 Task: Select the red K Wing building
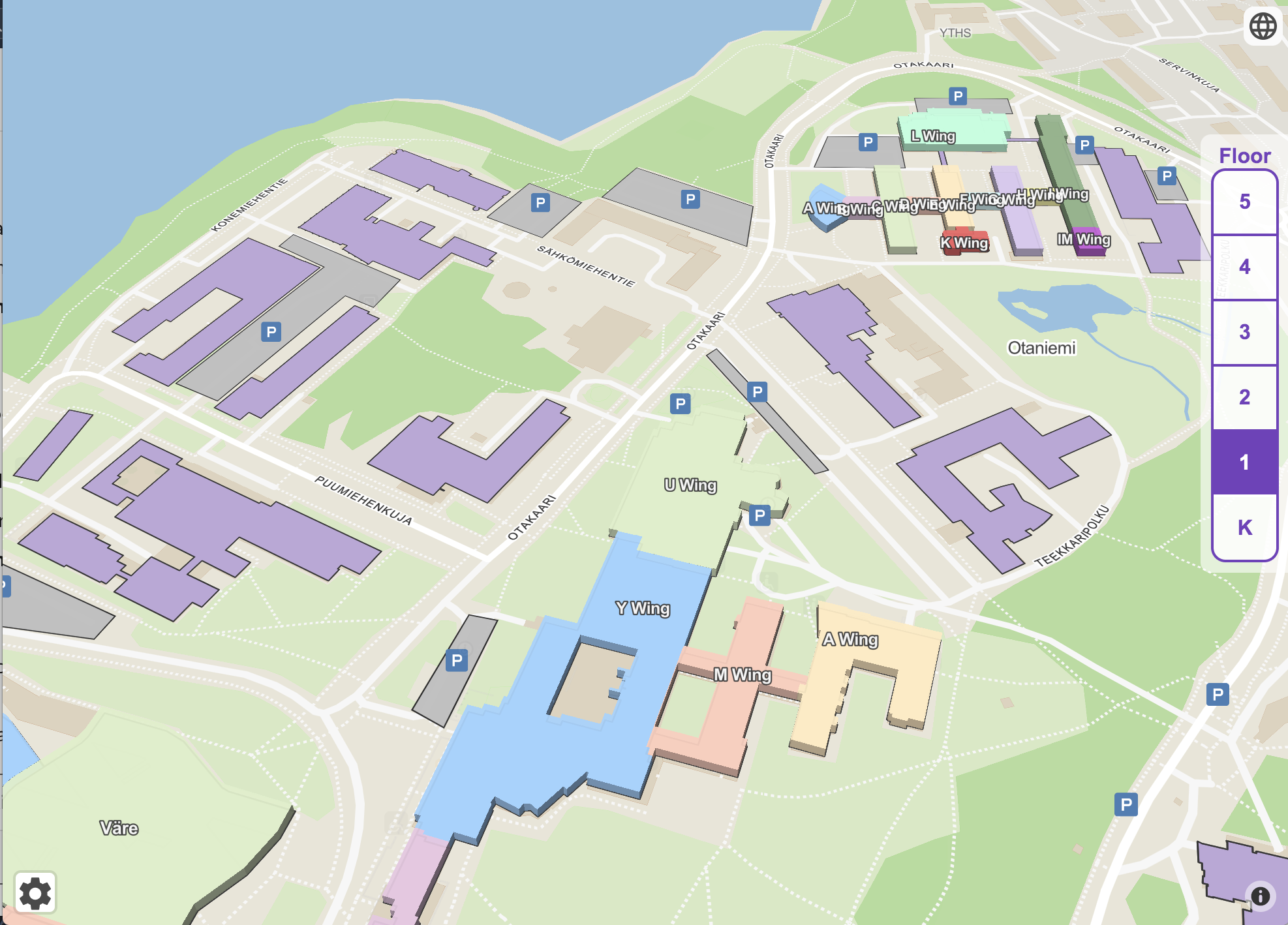pos(963,242)
